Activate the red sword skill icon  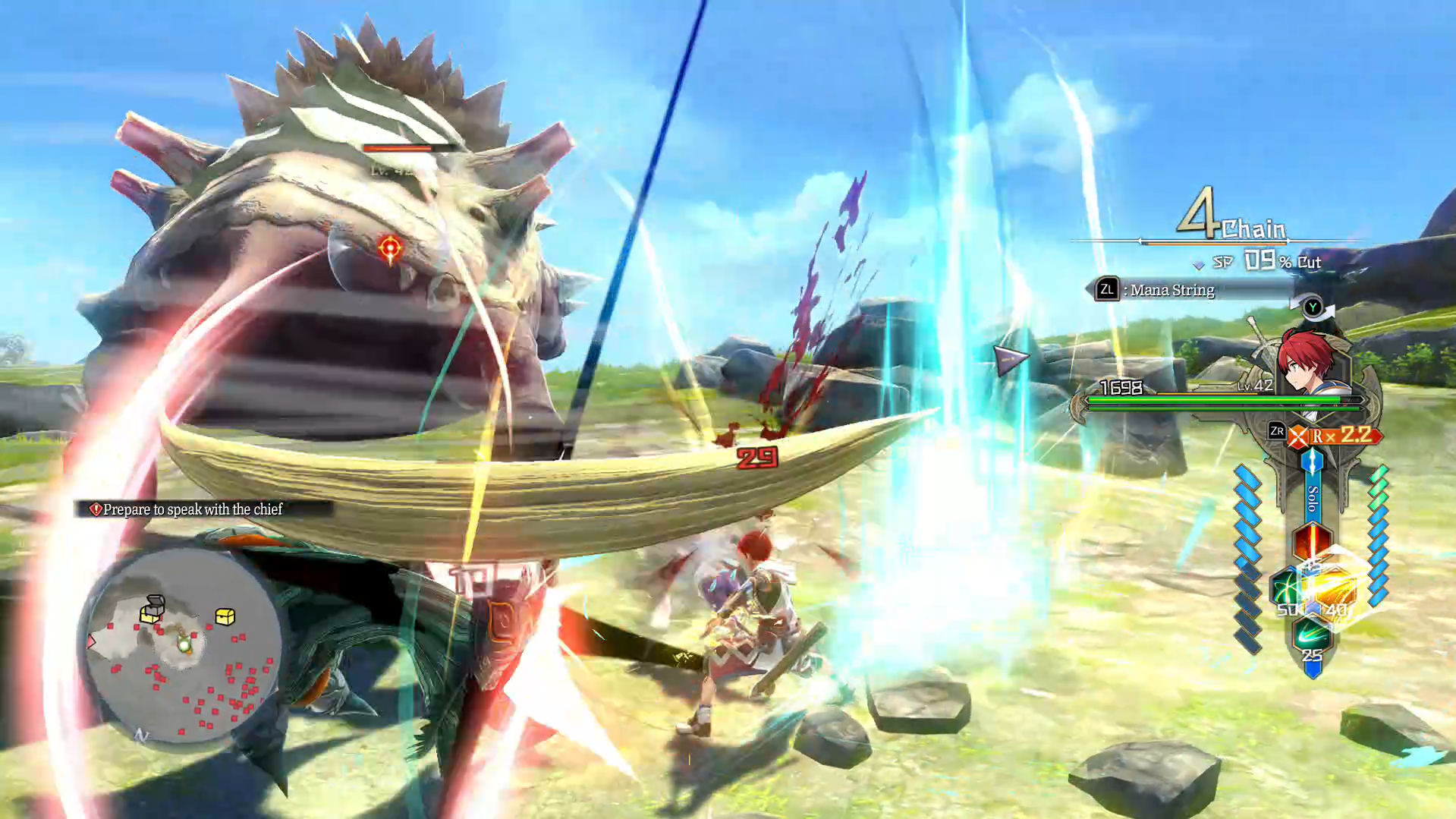point(1312,542)
